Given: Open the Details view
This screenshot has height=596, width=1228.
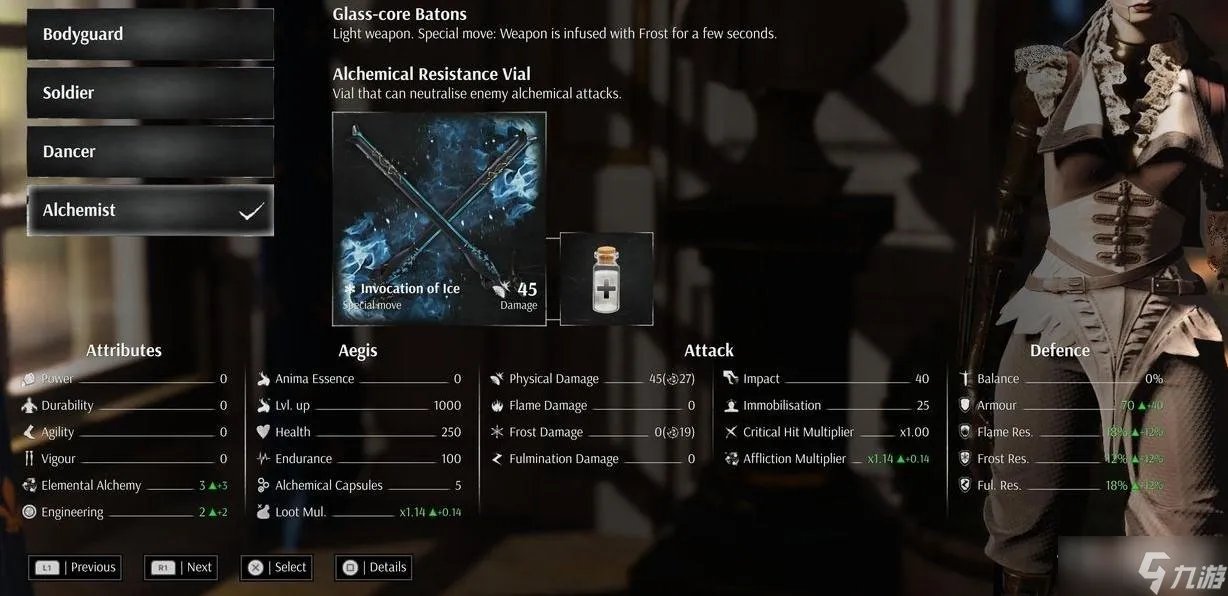Looking at the screenshot, I should [374, 567].
